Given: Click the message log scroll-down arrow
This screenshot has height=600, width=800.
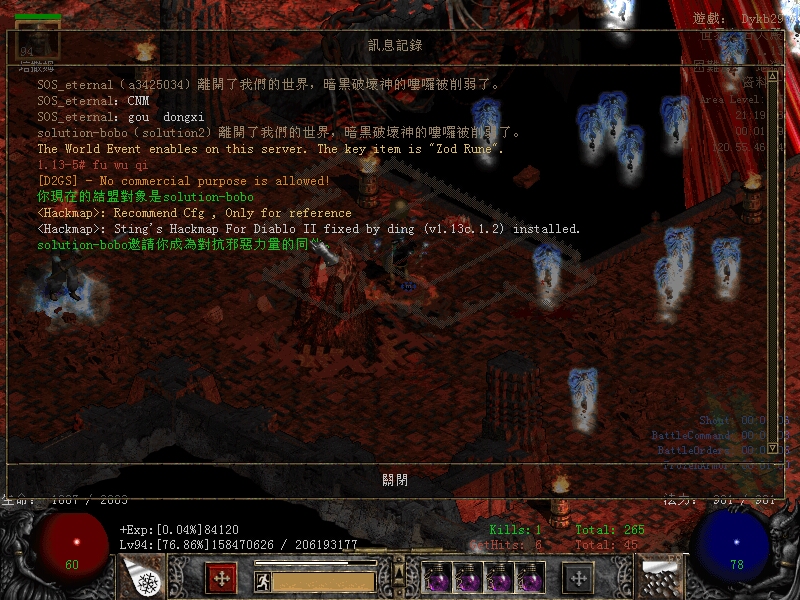Looking at the screenshot, I should pyautogui.click(x=771, y=447).
